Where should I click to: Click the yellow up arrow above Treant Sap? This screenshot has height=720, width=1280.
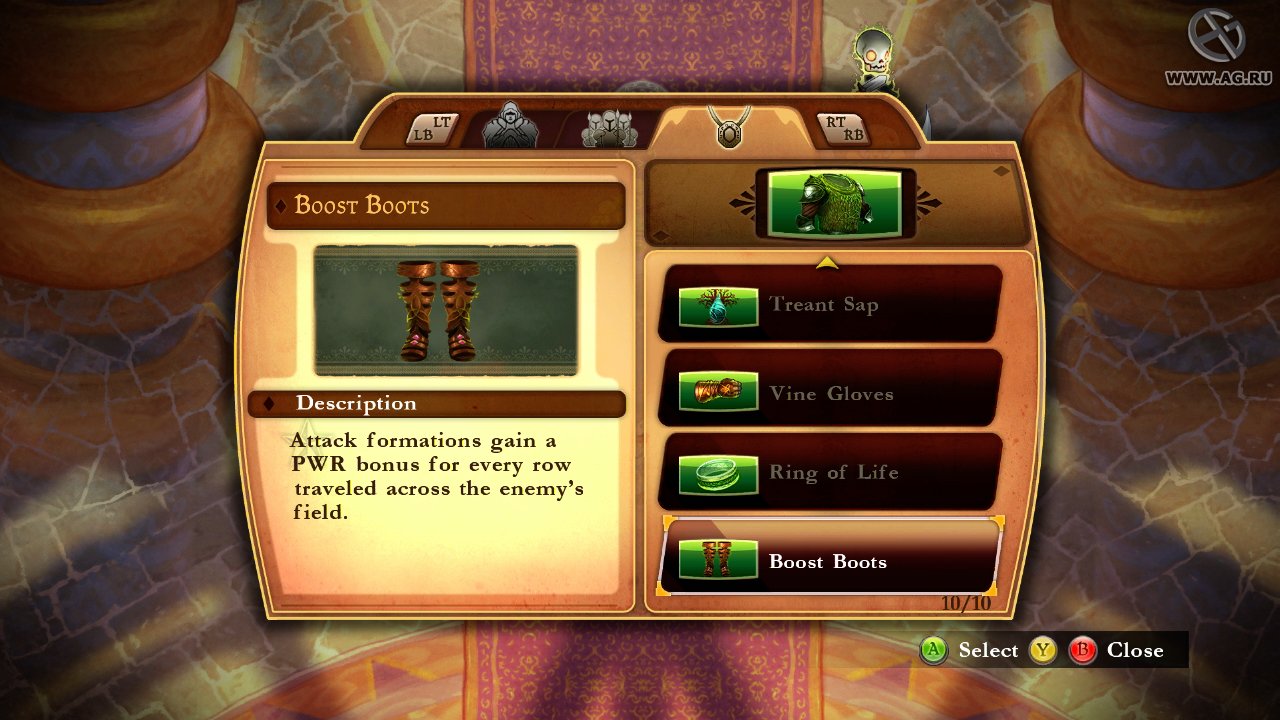[x=827, y=262]
